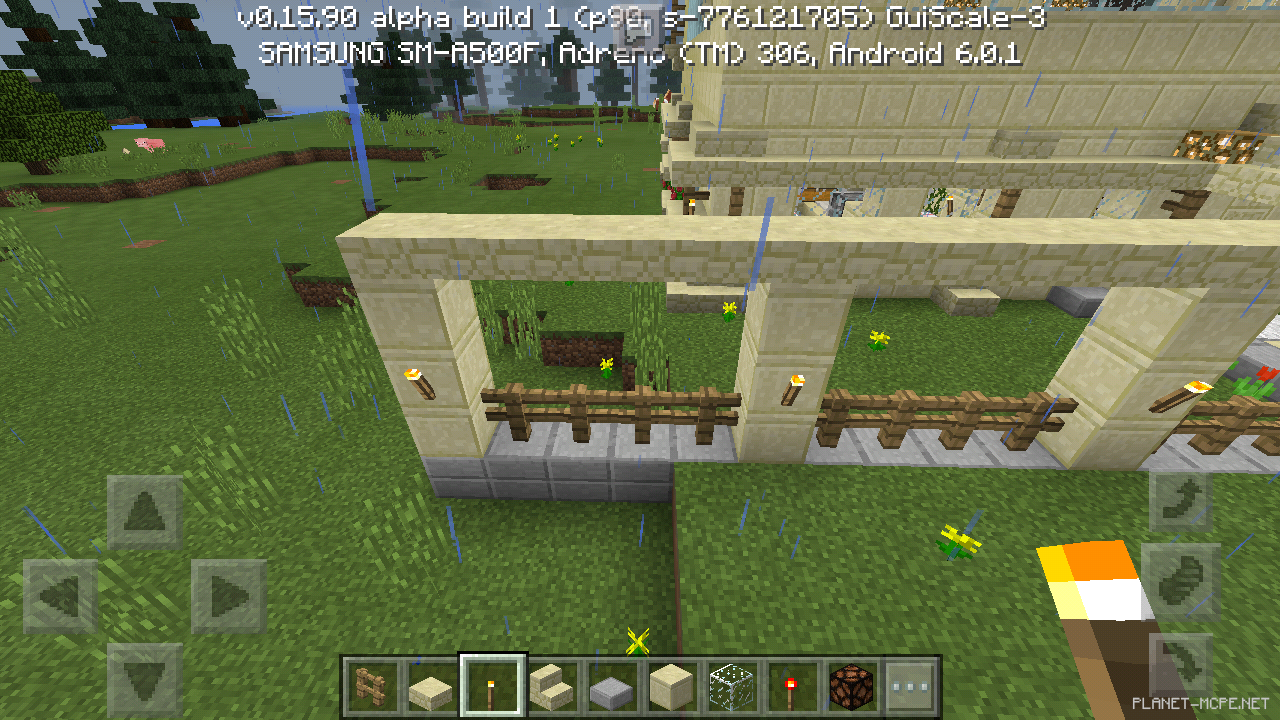Choose the torch in the hotbar
Viewport: 1280px width, 720px height.
click(492, 687)
